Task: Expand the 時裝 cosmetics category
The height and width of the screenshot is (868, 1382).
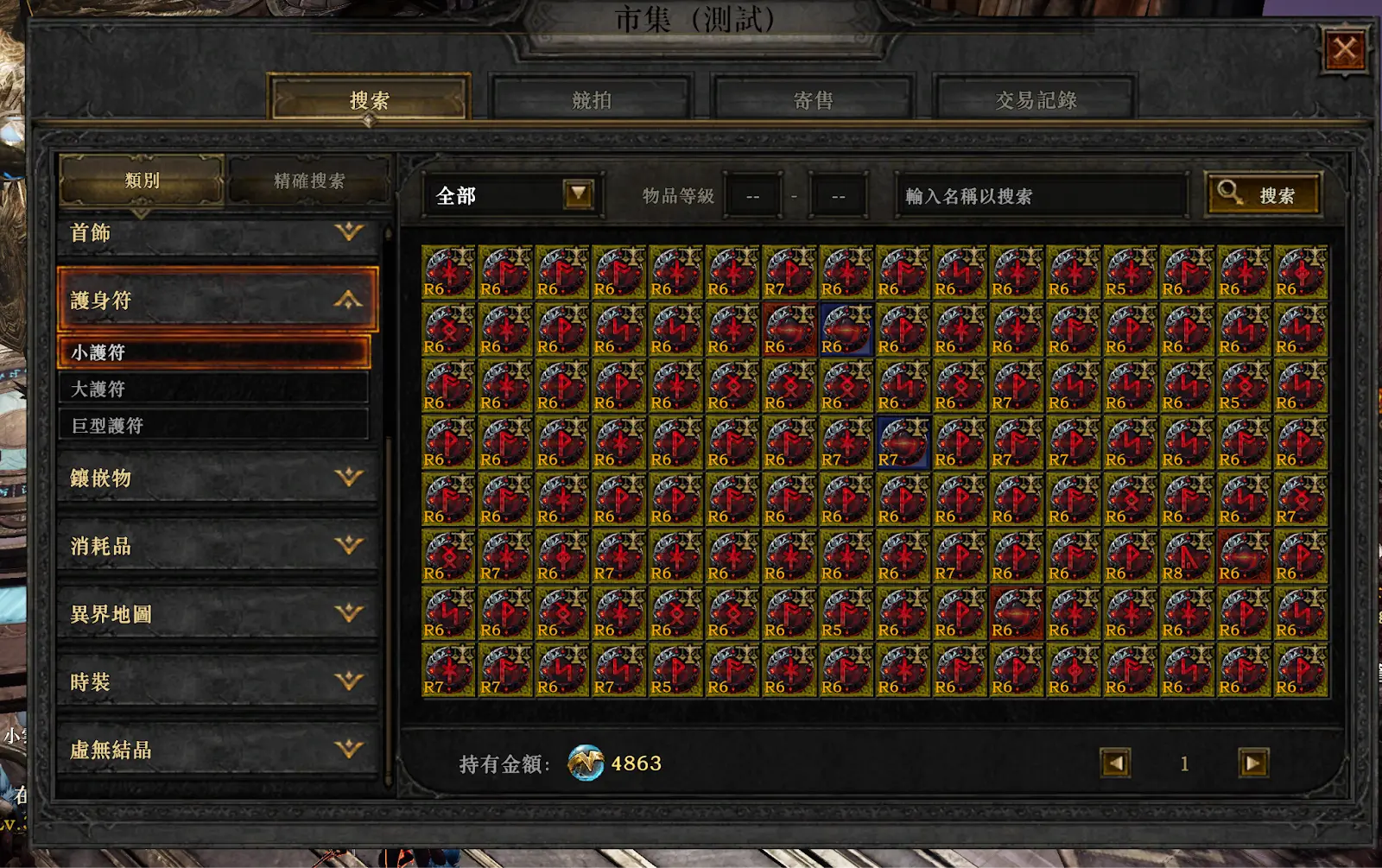Action: 218,682
